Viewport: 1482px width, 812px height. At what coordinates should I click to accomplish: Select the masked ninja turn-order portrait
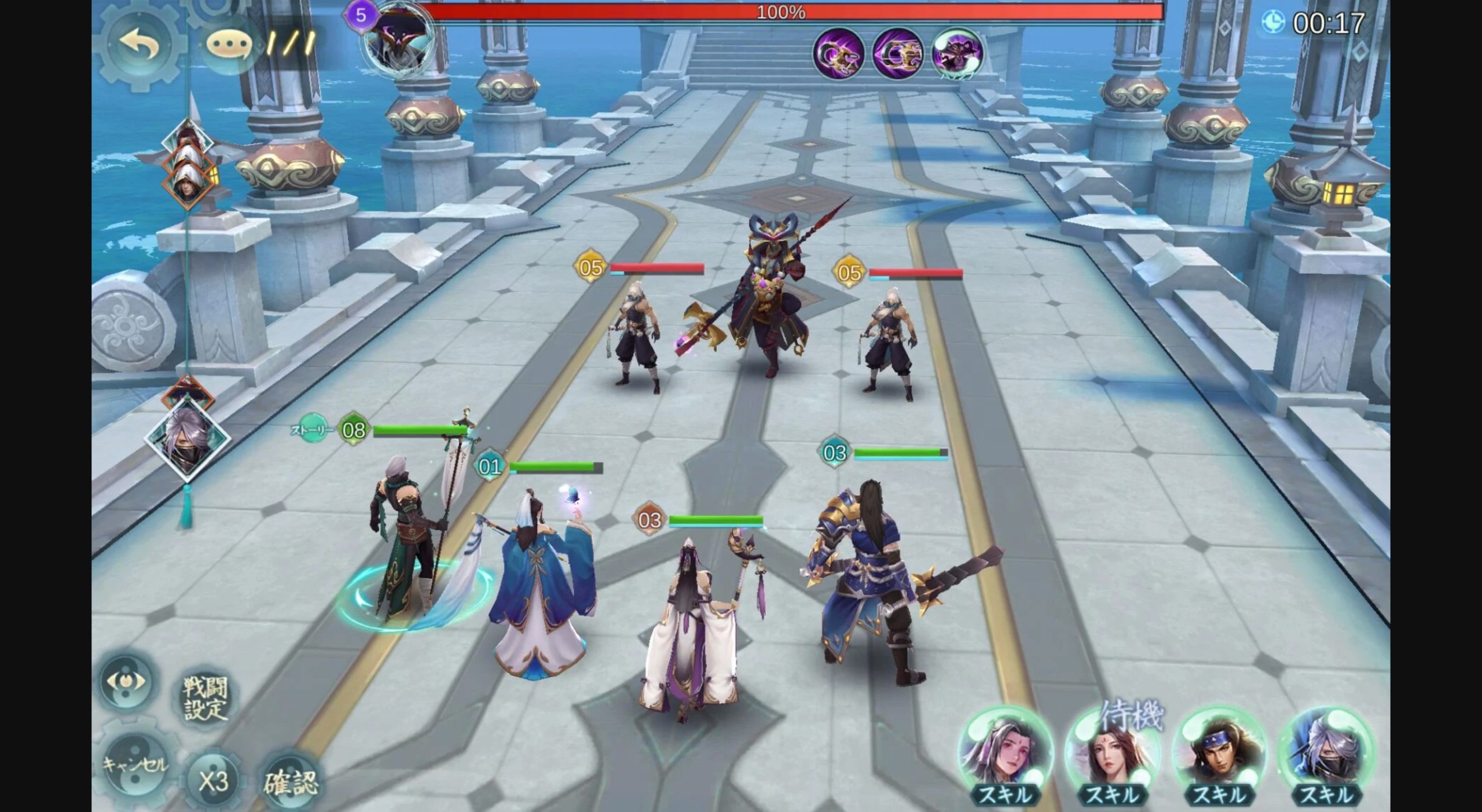186,438
